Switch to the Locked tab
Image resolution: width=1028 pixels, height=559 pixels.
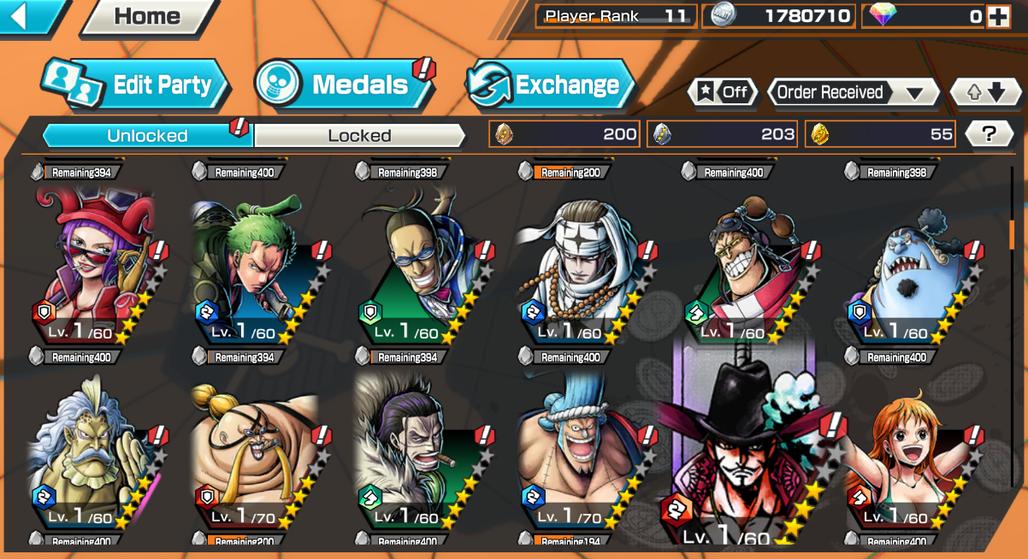pos(359,135)
